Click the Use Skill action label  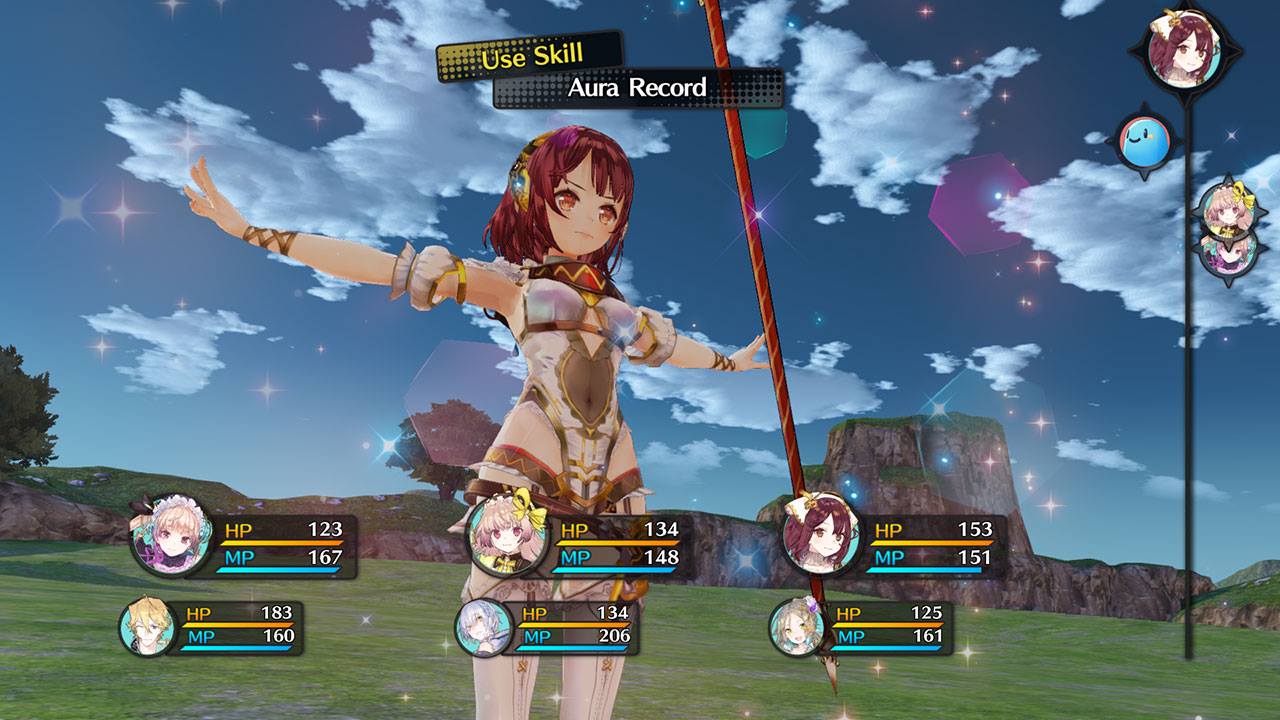pos(528,57)
